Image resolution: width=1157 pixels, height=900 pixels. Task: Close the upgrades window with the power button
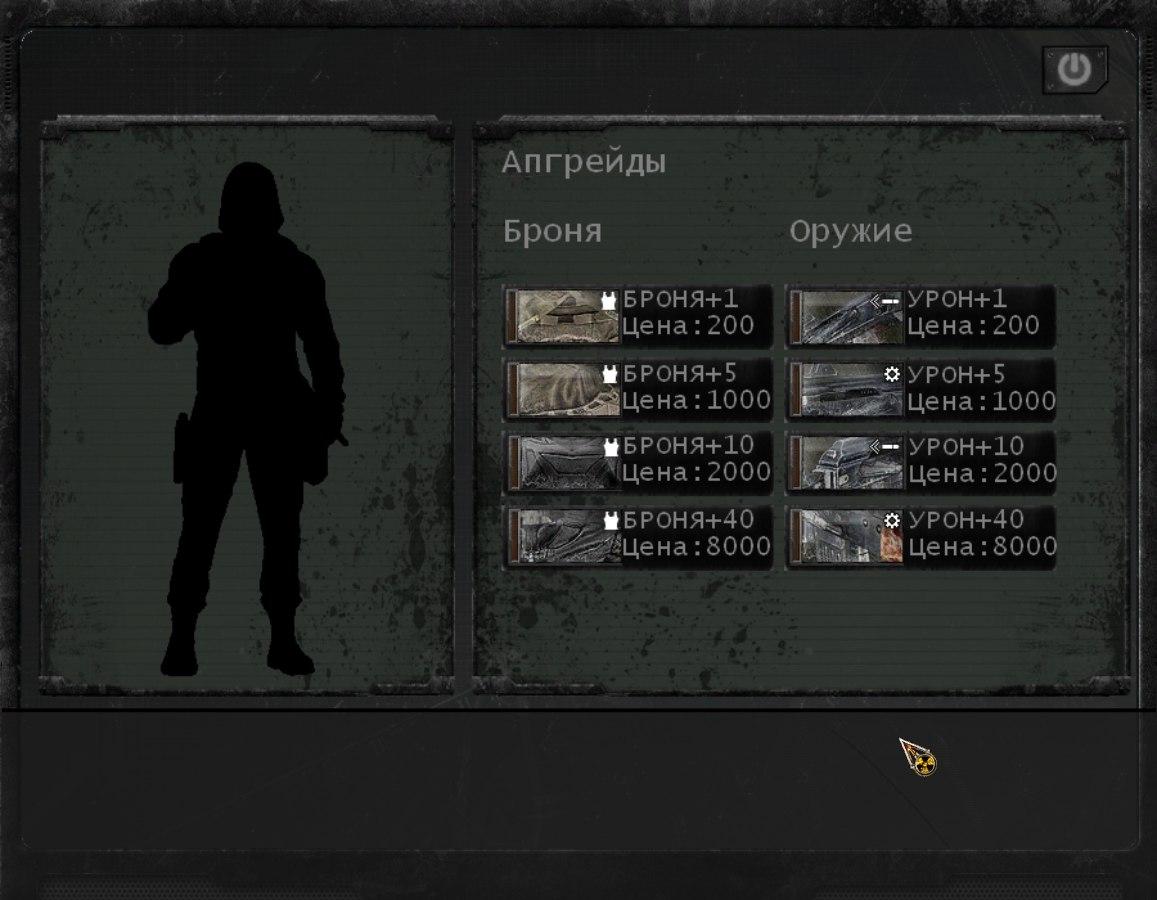(x=1074, y=69)
